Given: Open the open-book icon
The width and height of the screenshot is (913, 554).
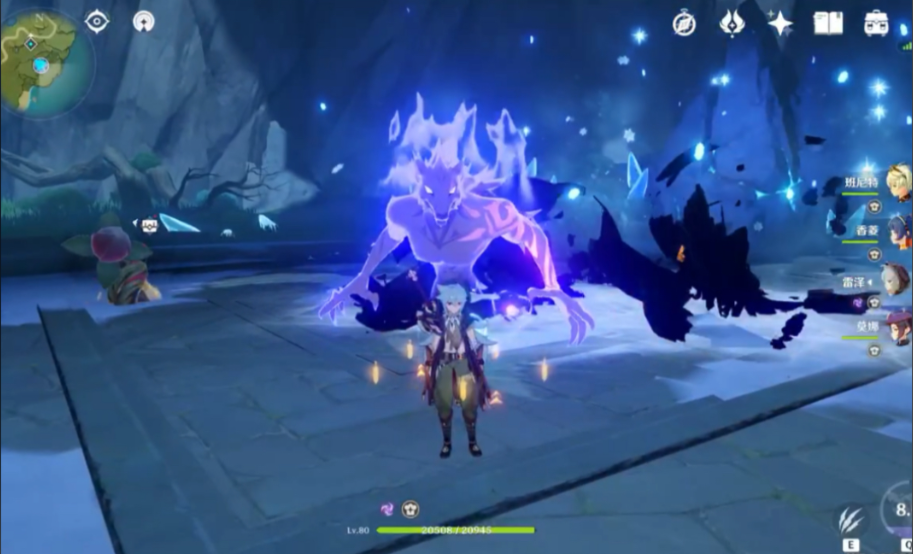Looking at the screenshot, I should pyautogui.click(x=828, y=23).
